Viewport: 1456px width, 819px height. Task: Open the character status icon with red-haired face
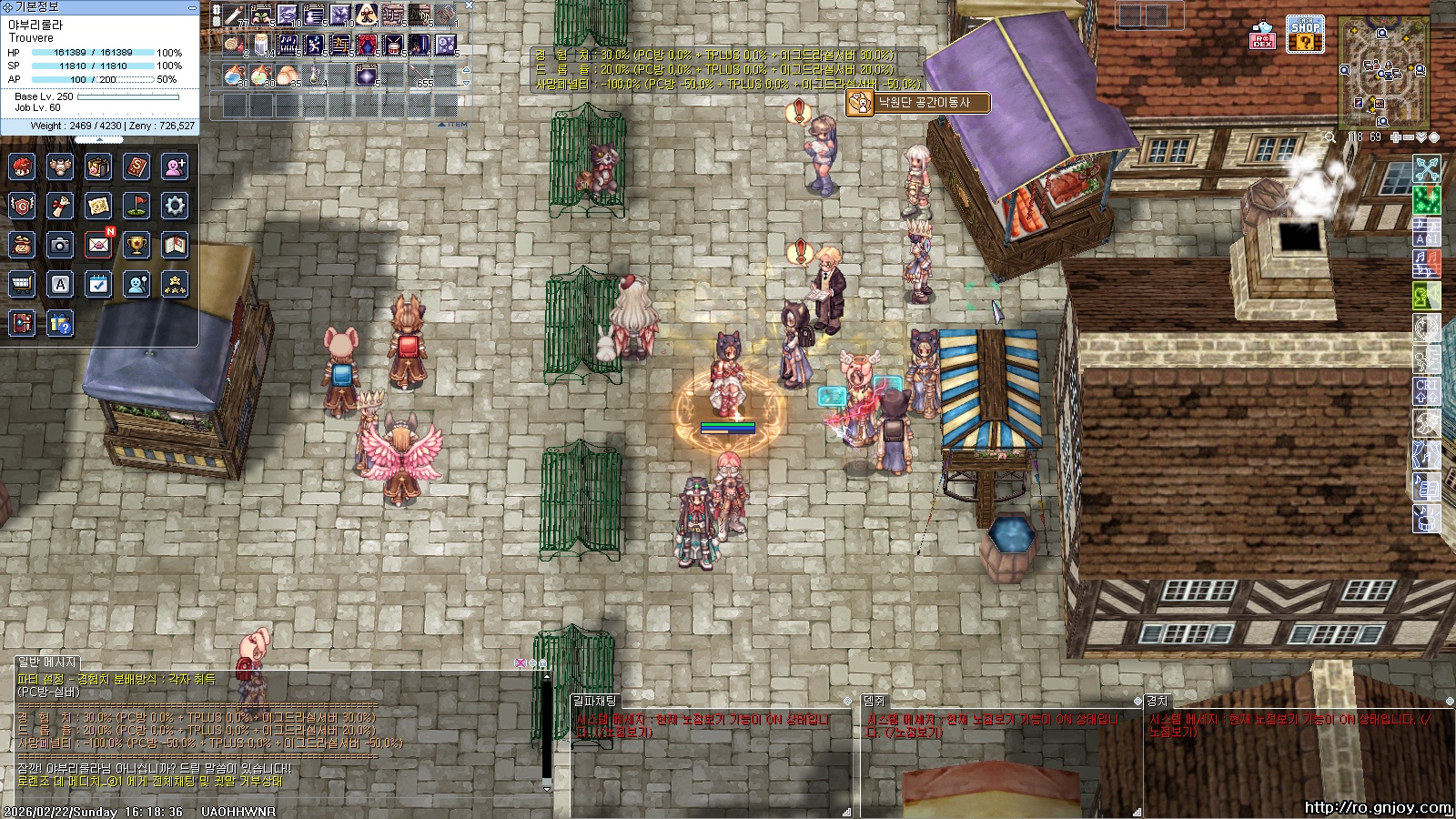(22, 167)
